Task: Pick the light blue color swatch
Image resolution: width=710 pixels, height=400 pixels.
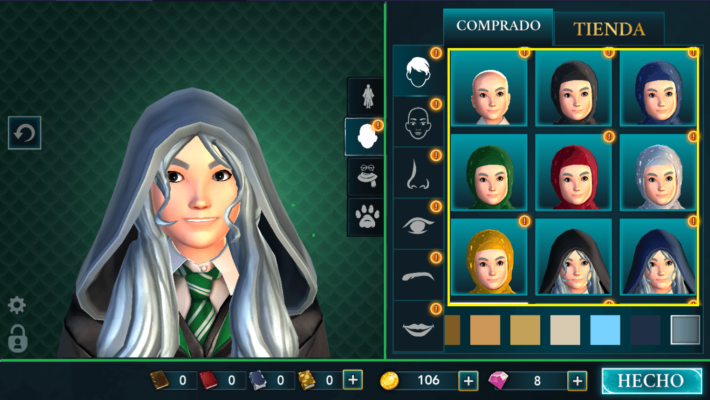Action: coord(604,329)
